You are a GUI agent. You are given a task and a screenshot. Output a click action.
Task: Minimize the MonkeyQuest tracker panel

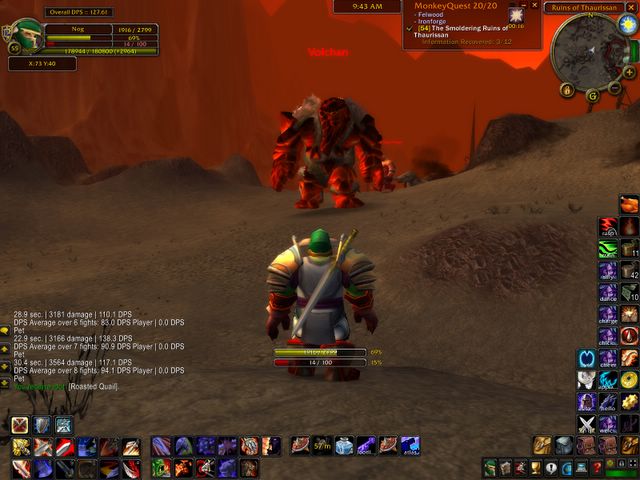[x=522, y=5]
